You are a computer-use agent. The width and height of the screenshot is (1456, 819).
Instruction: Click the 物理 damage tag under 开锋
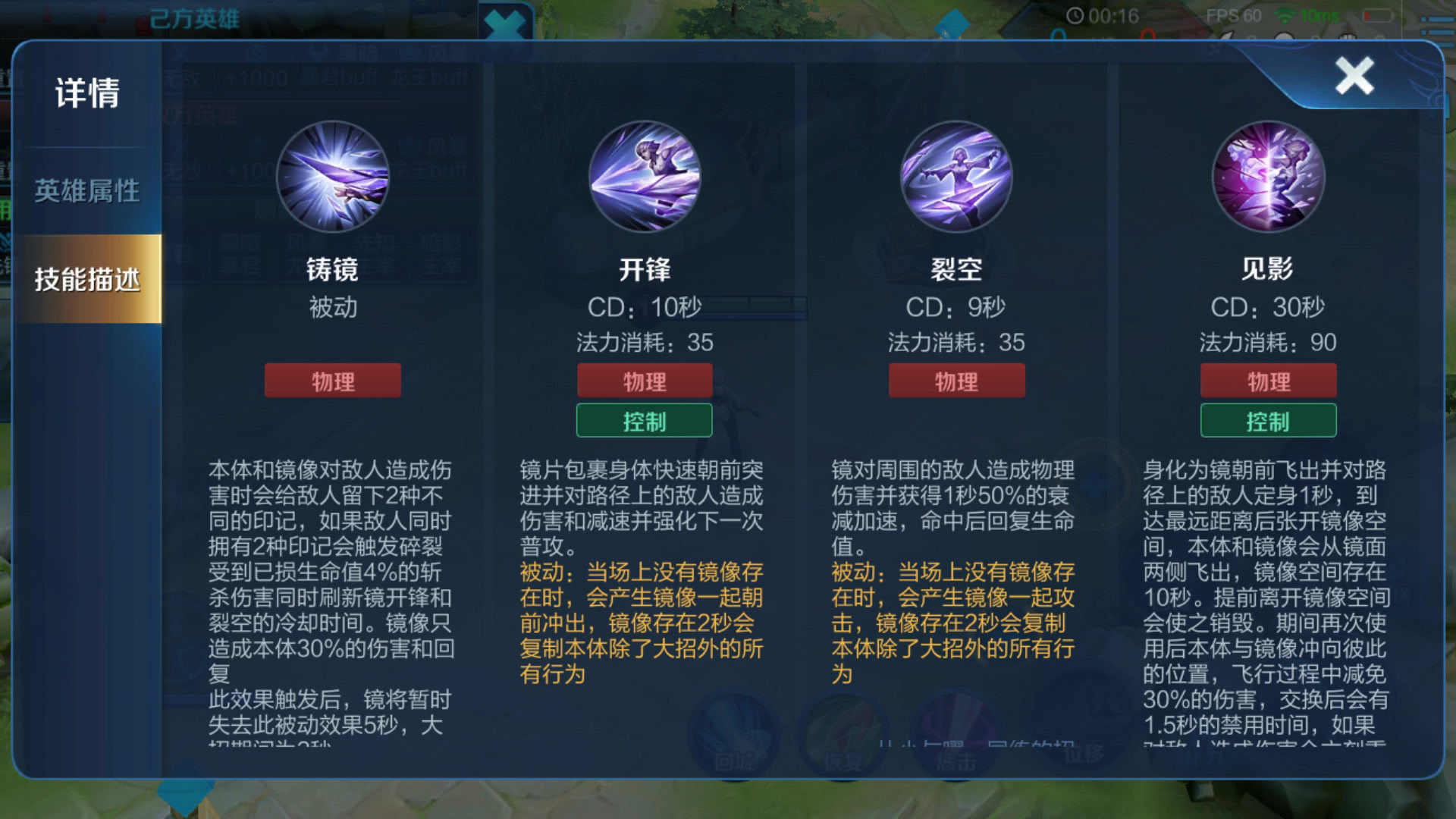644,380
